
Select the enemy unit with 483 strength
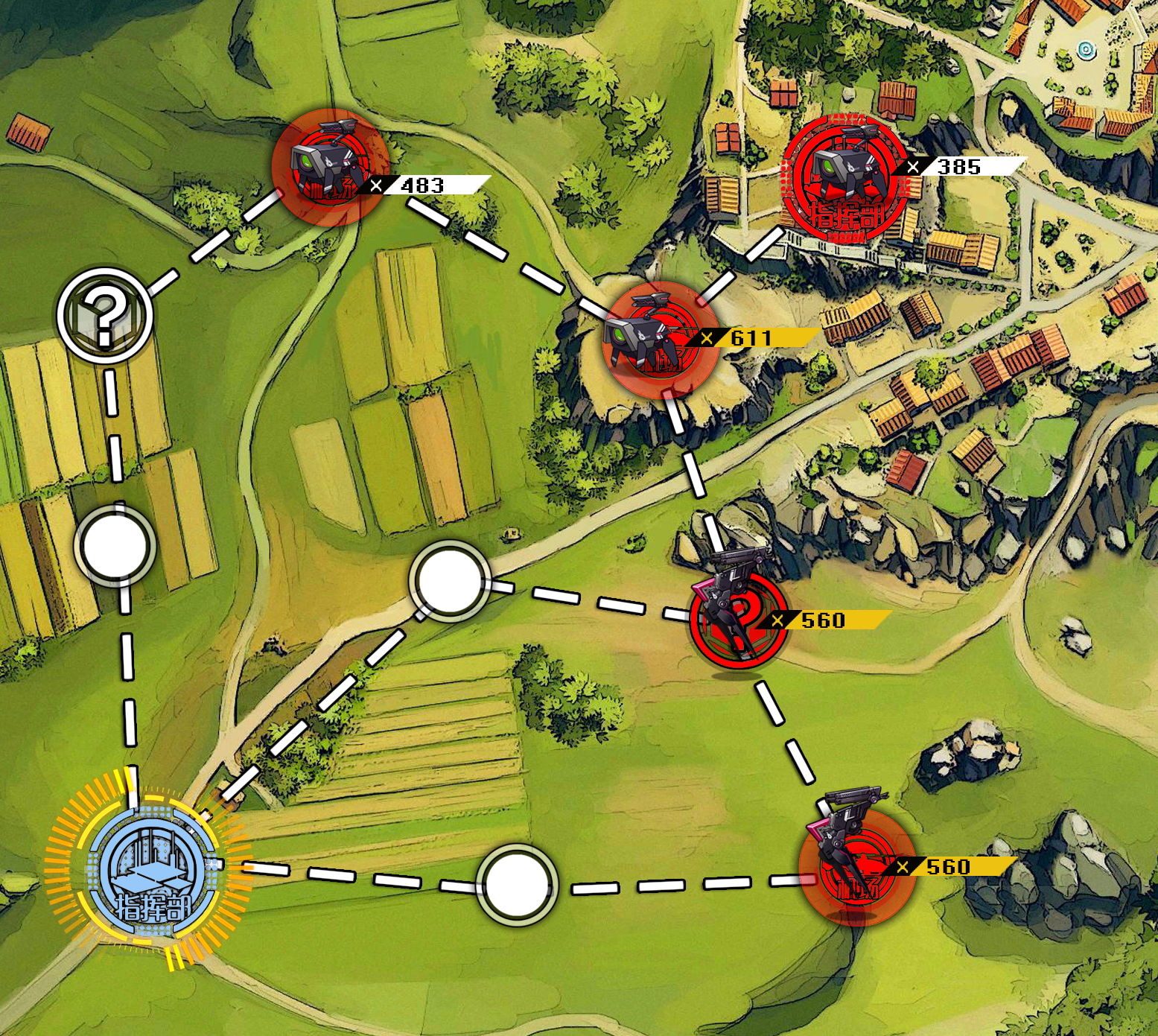point(330,168)
